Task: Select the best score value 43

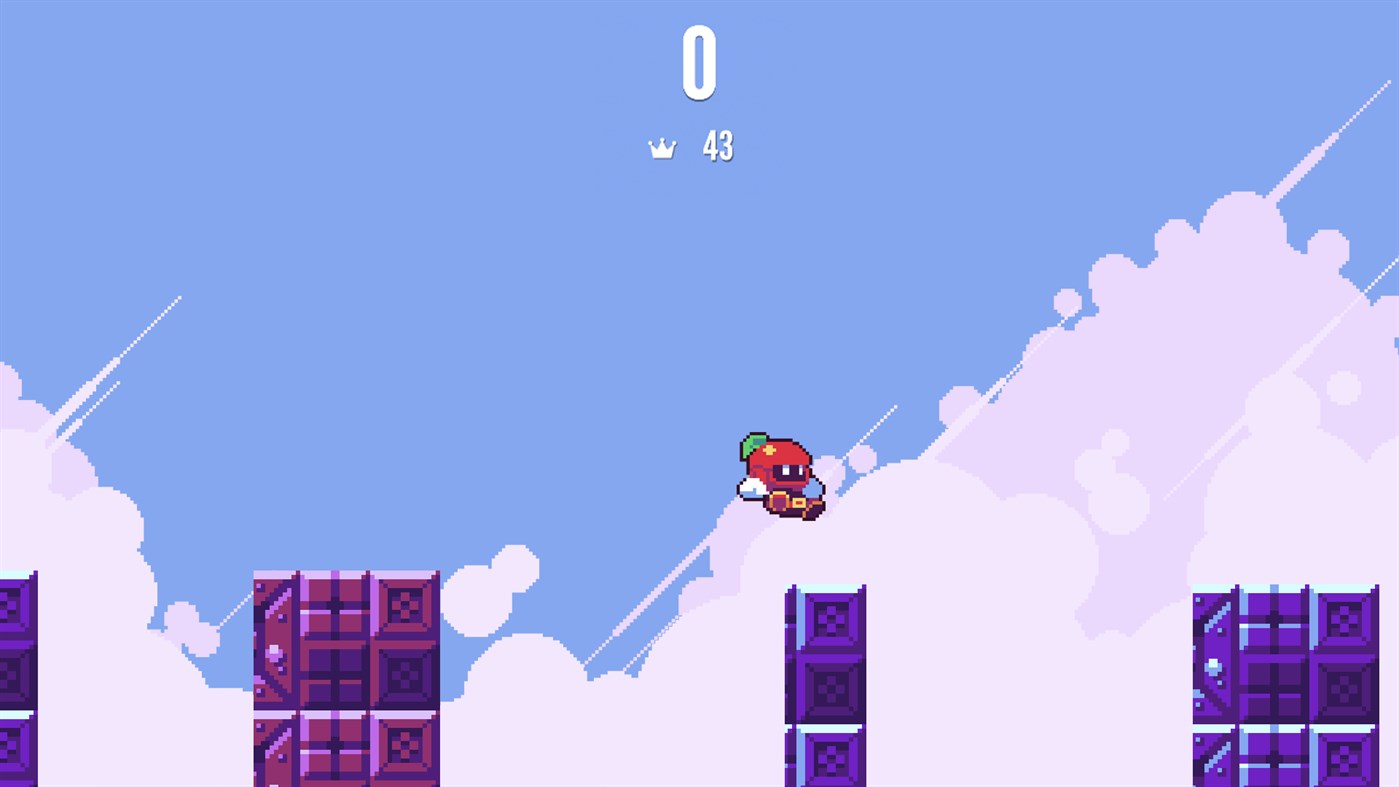Action: (719, 147)
